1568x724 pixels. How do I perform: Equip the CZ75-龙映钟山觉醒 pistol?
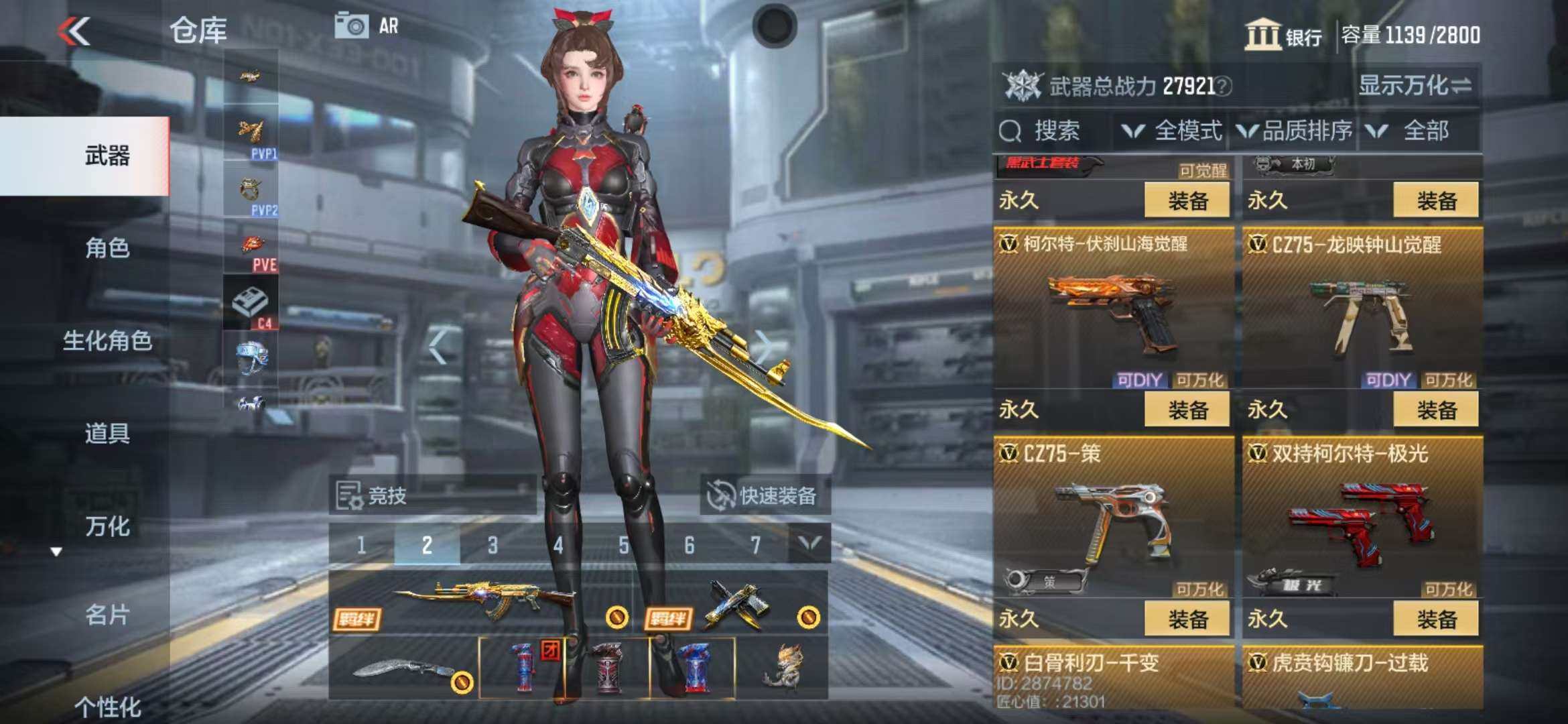(1435, 410)
